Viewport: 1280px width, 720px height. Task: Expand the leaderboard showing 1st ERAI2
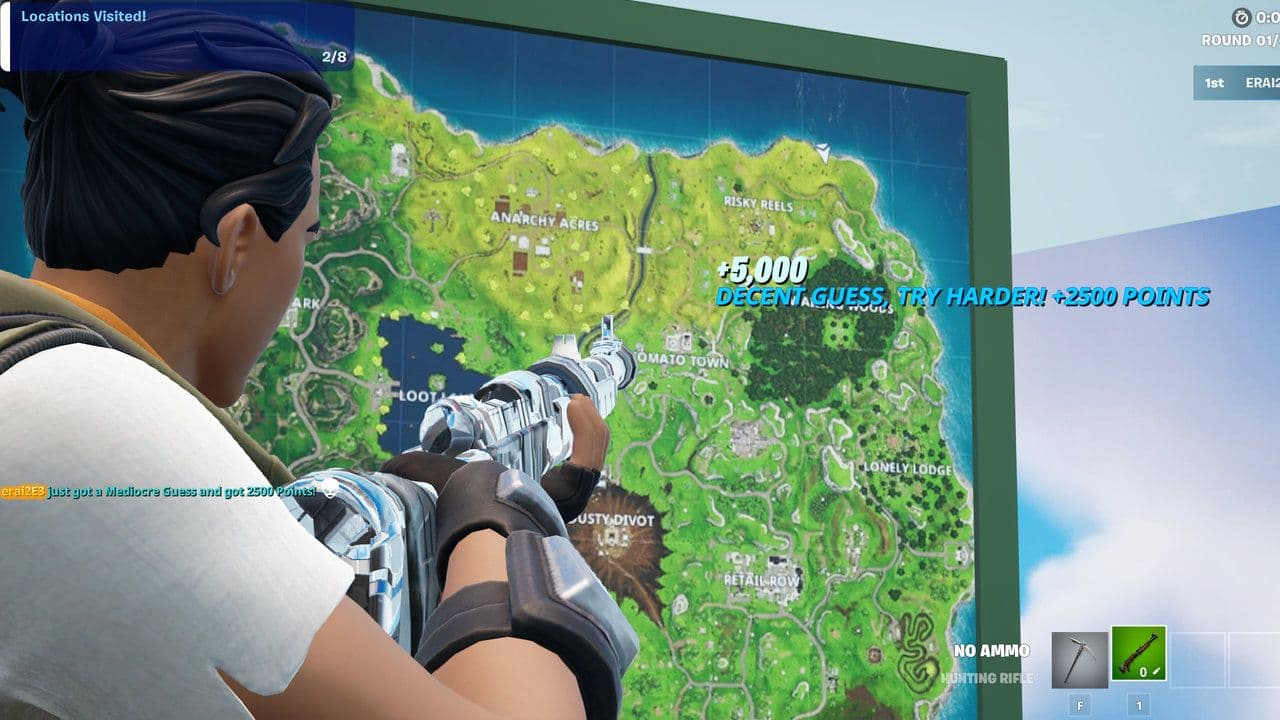[x=1233, y=83]
